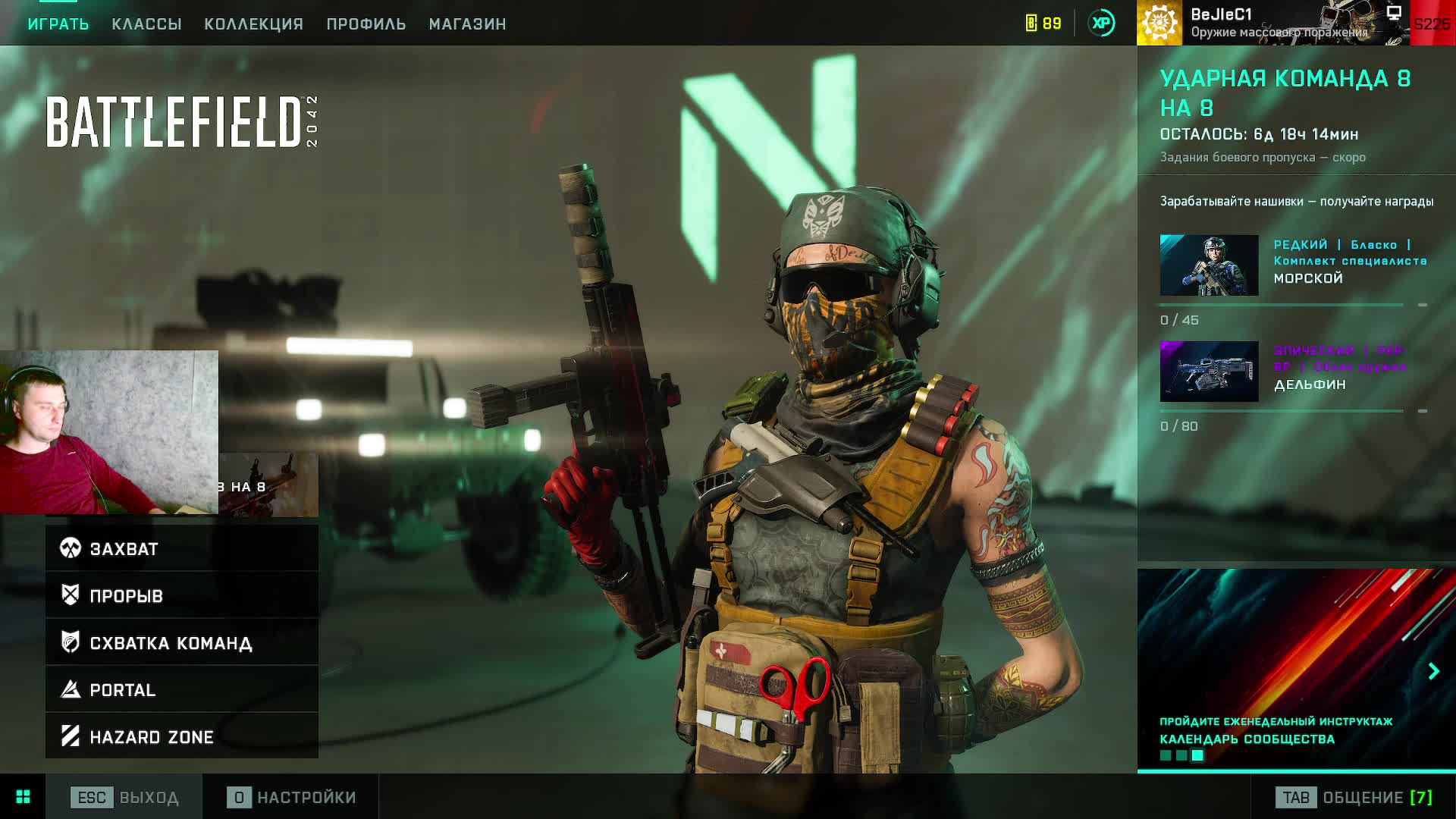Click the XP booster icon

[x=1101, y=24]
